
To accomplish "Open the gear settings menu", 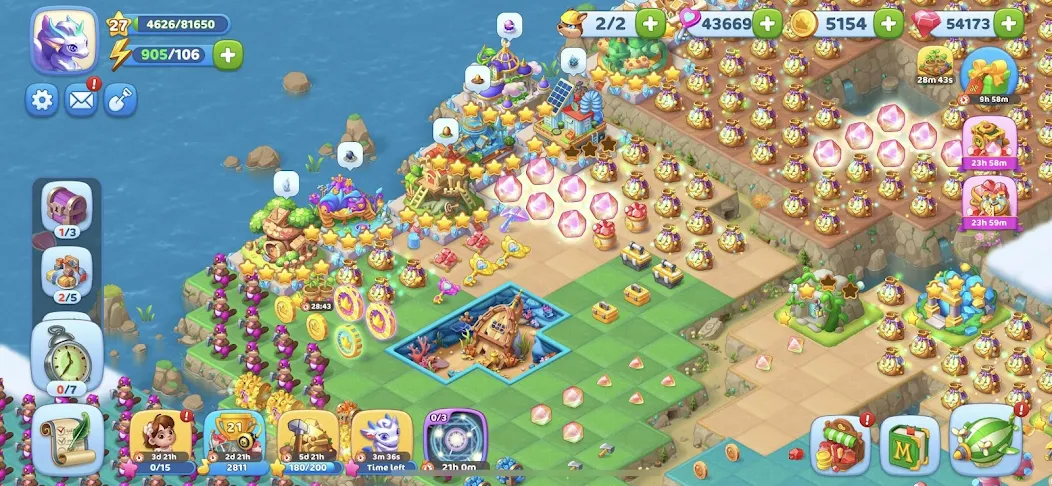I will pos(42,100).
